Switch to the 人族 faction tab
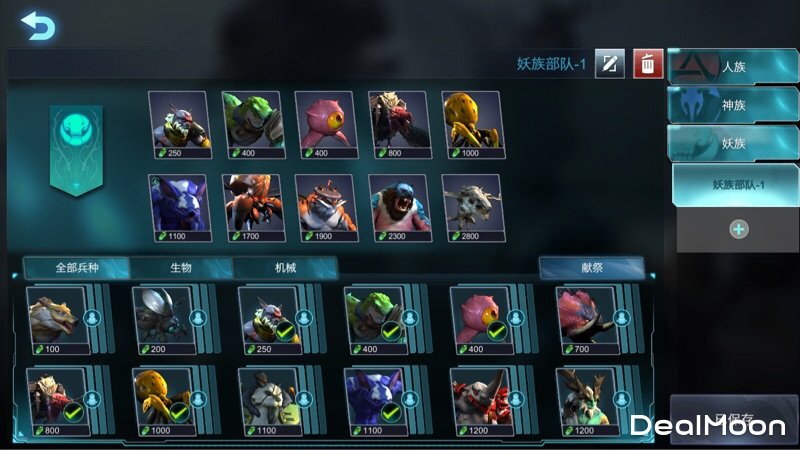This screenshot has width=800, height=450. click(x=733, y=66)
